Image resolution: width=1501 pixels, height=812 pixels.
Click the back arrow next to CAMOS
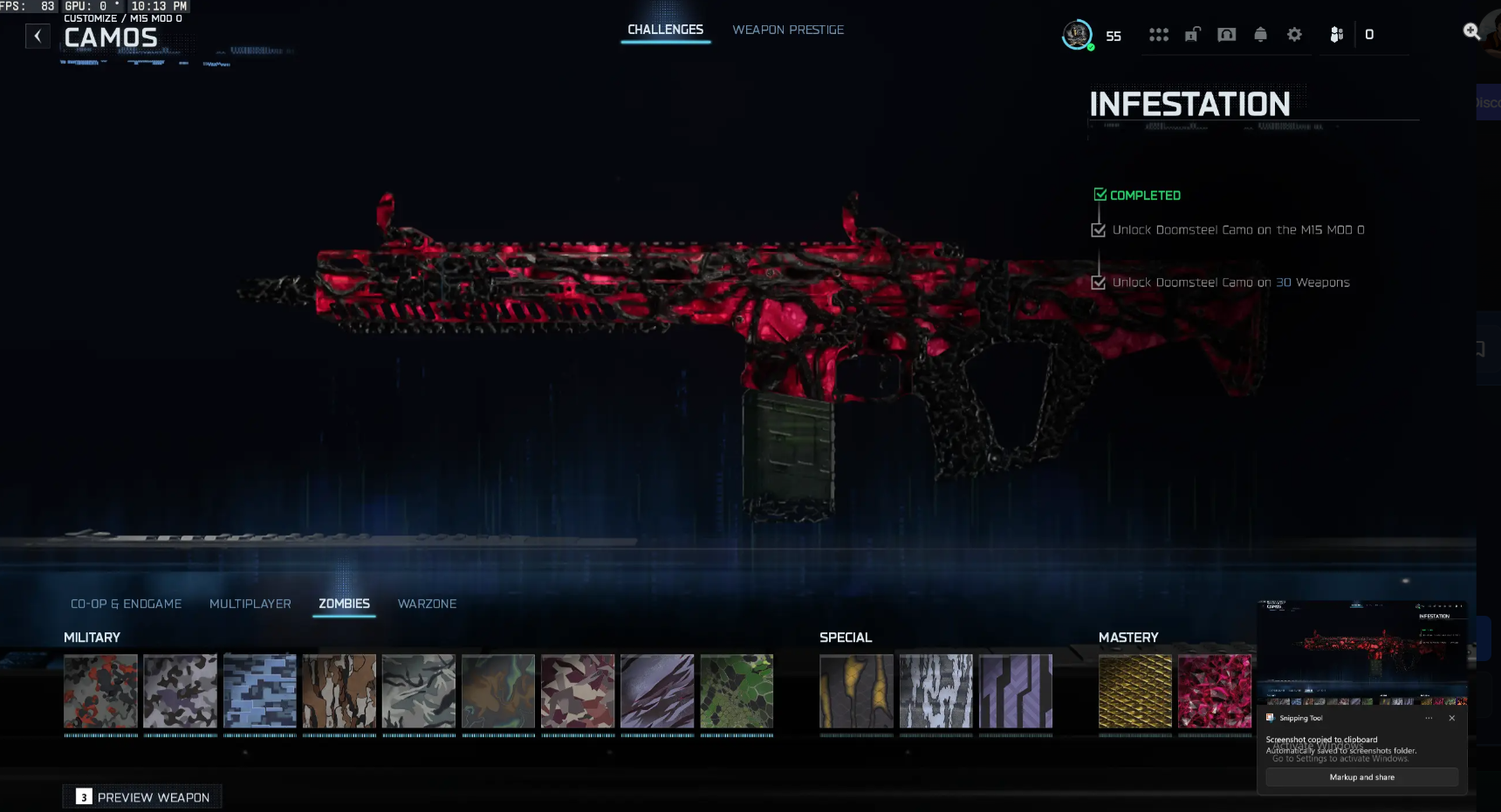pos(38,36)
